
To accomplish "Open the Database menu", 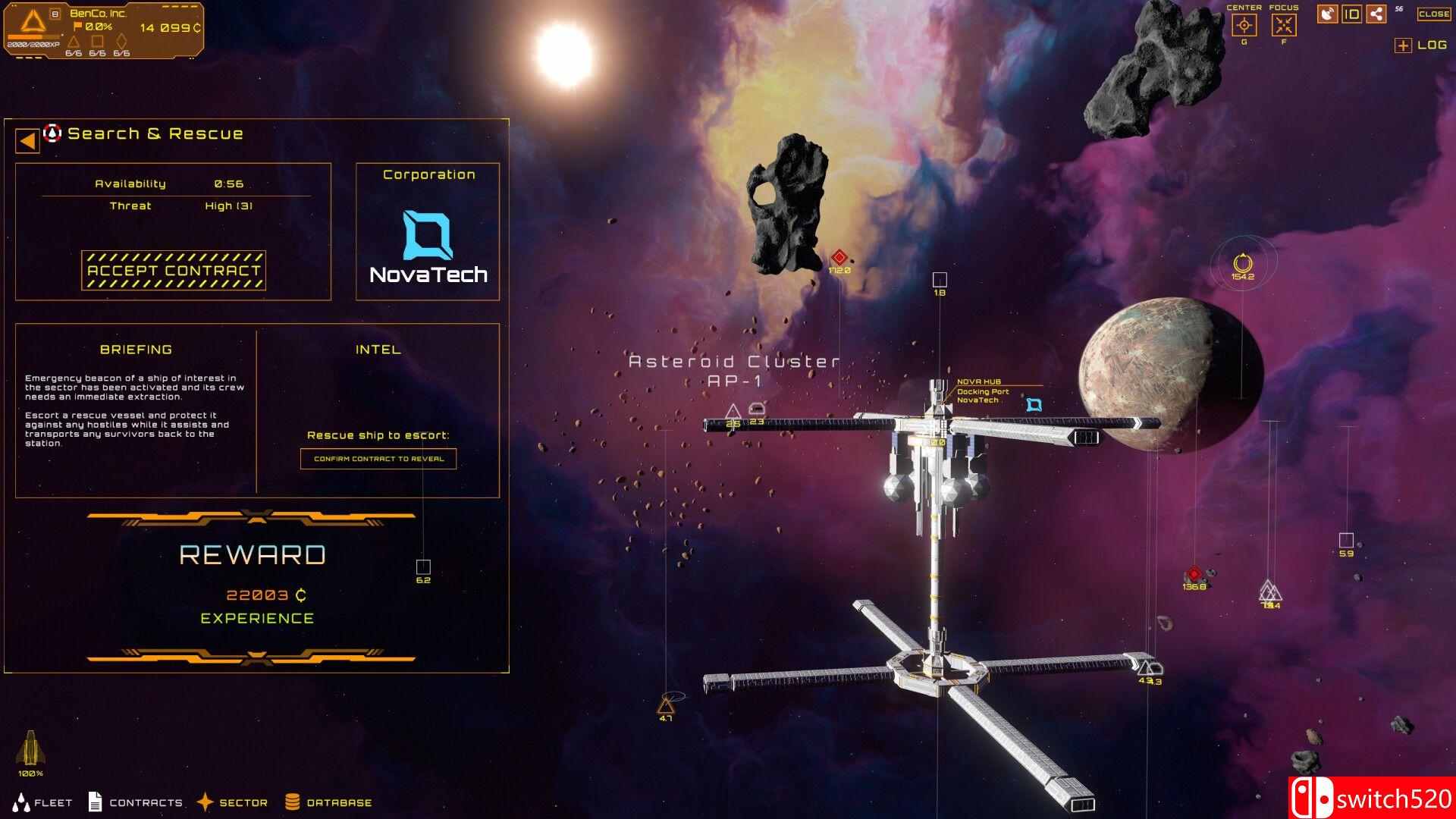I will coord(328,802).
